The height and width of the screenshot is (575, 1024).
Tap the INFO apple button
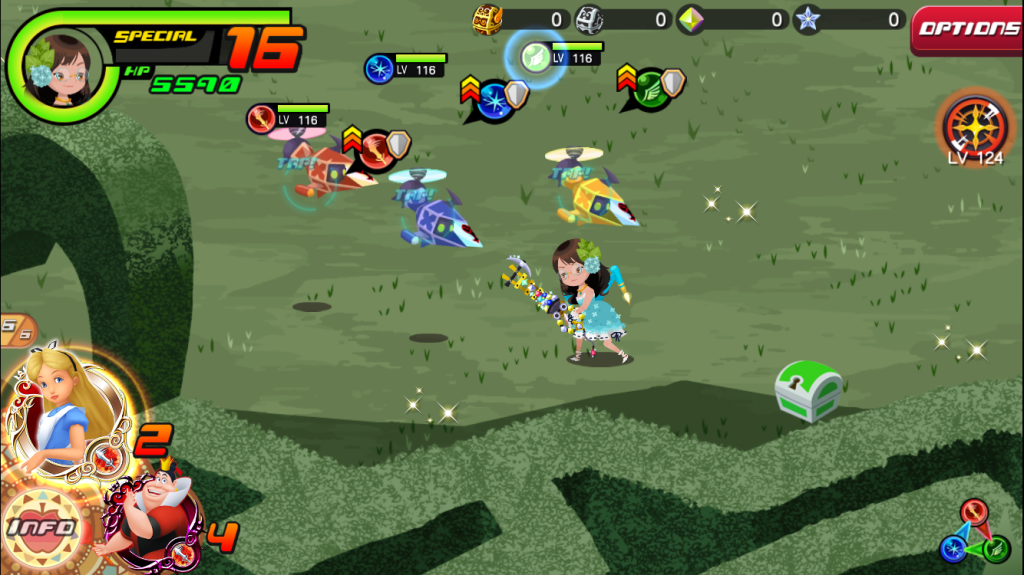(42, 525)
